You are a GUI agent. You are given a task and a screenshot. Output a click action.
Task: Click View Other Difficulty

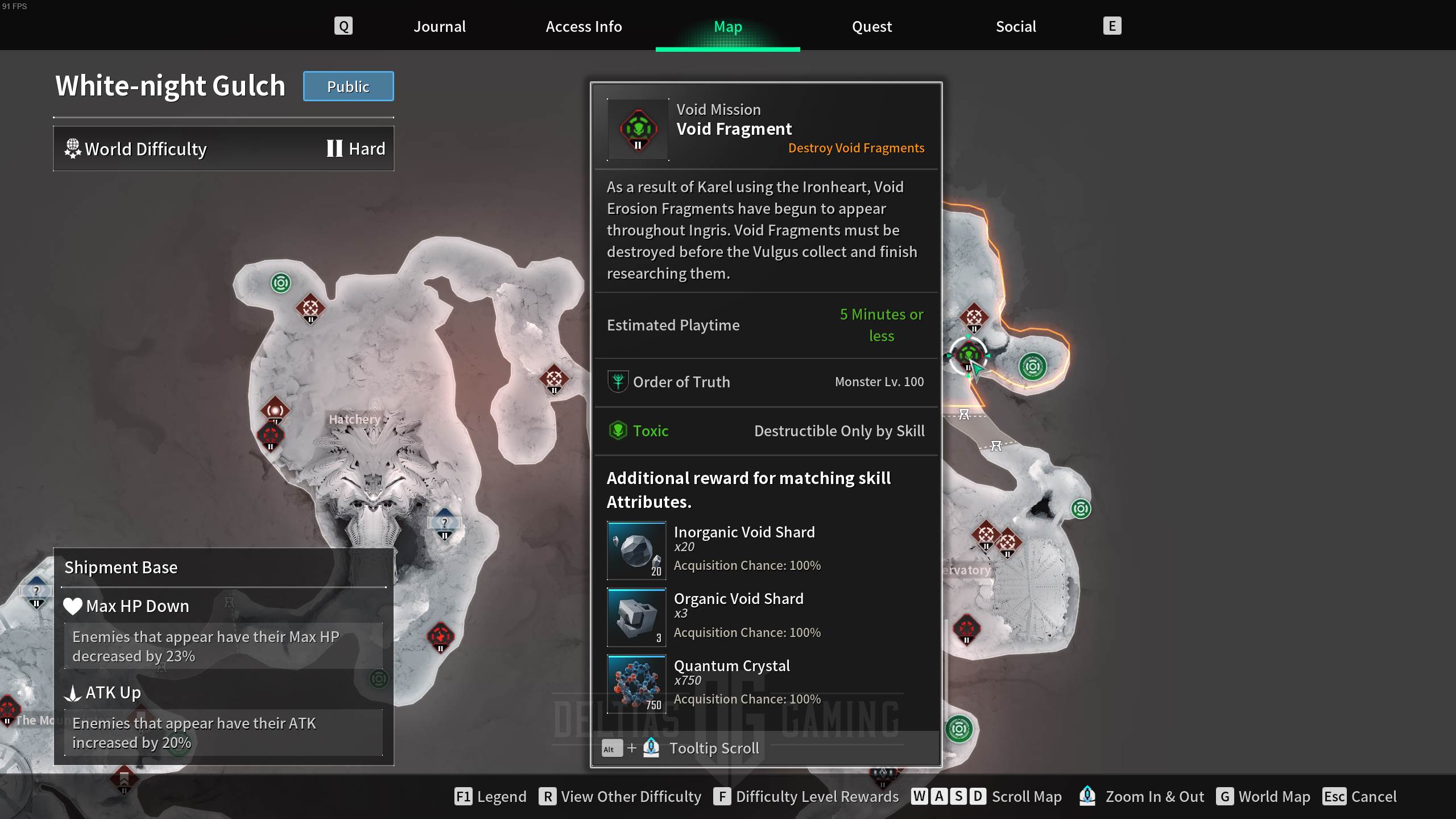click(x=620, y=796)
